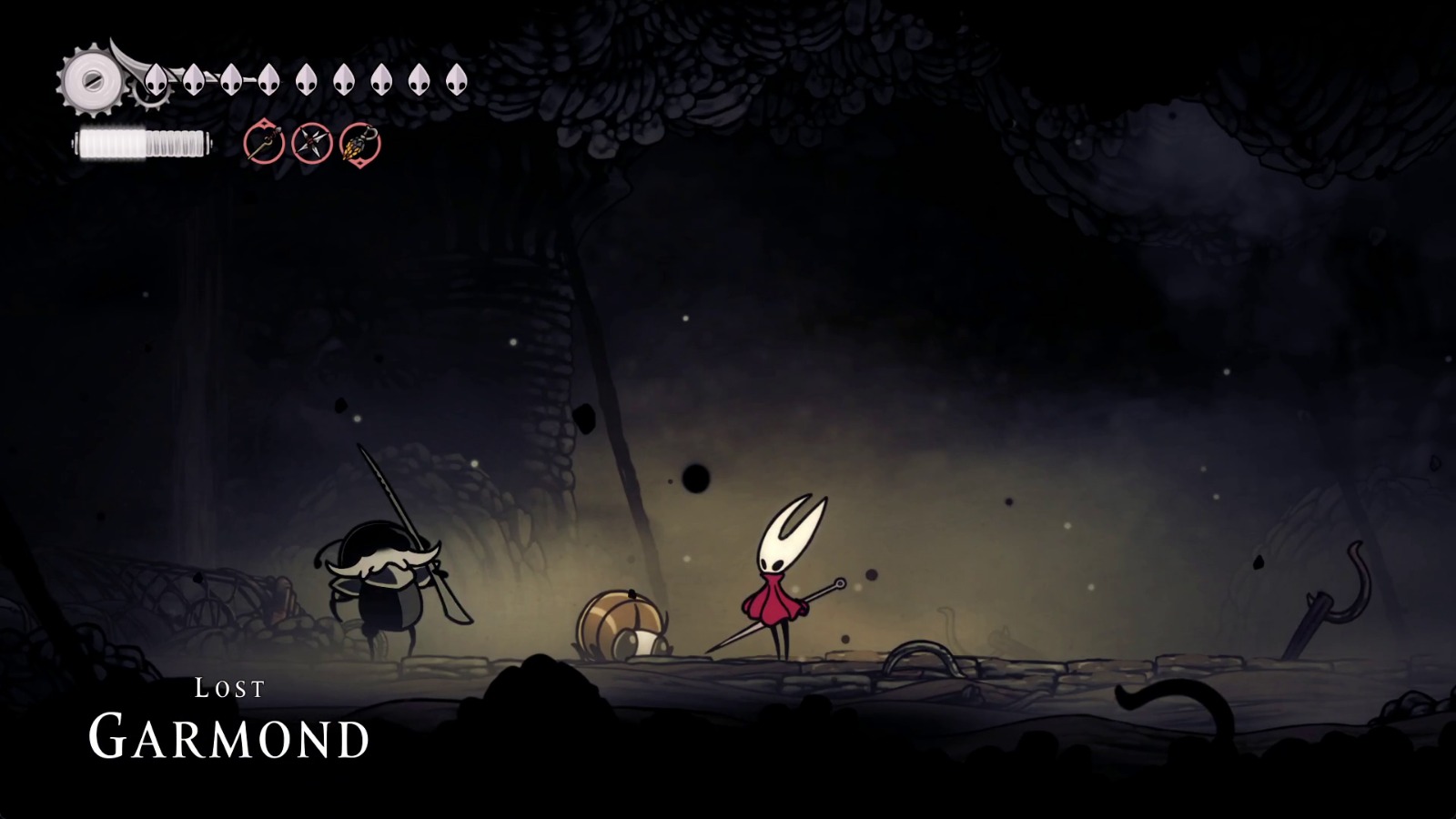Select the Straight Pin tool icon
Image resolution: width=1456 pixels, height=819 pixels.
[264, 142]
